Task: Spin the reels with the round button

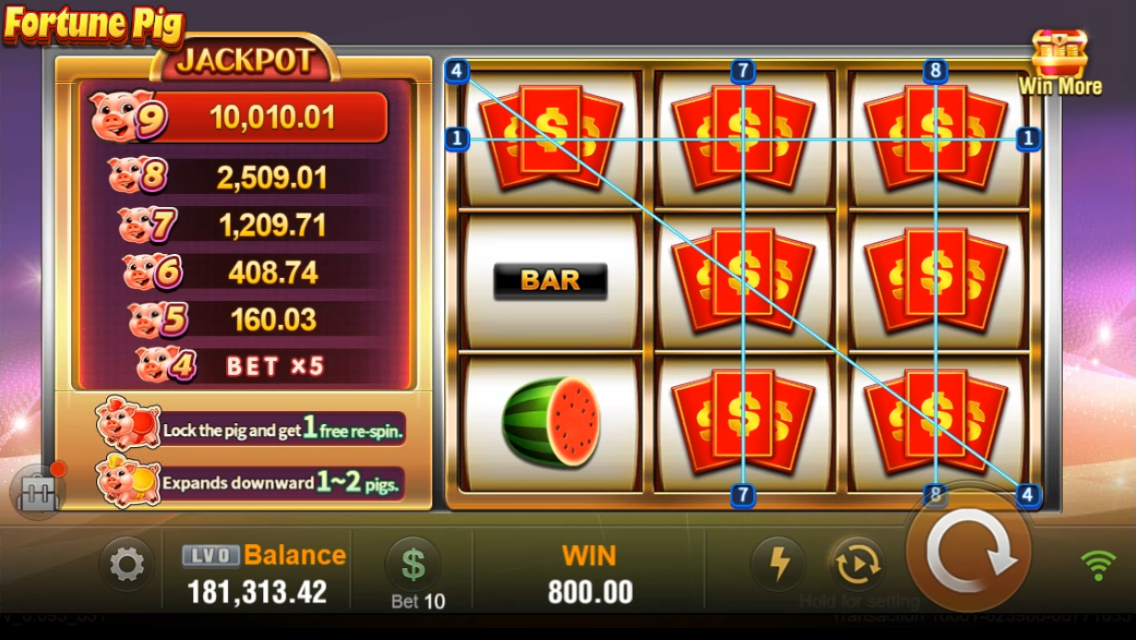Action: coord(967,553)
